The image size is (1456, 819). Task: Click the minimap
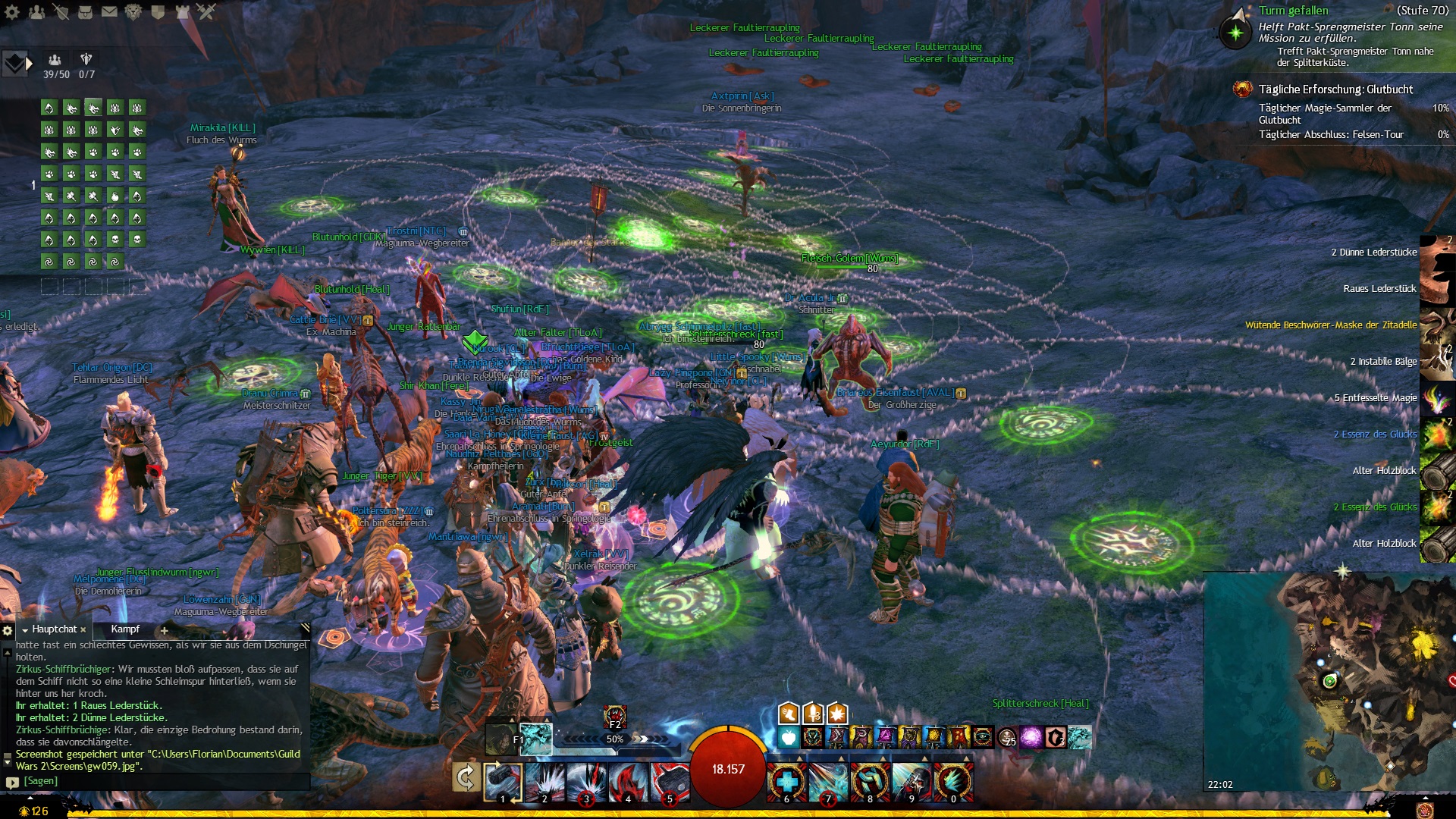(x=1329, y=682)
